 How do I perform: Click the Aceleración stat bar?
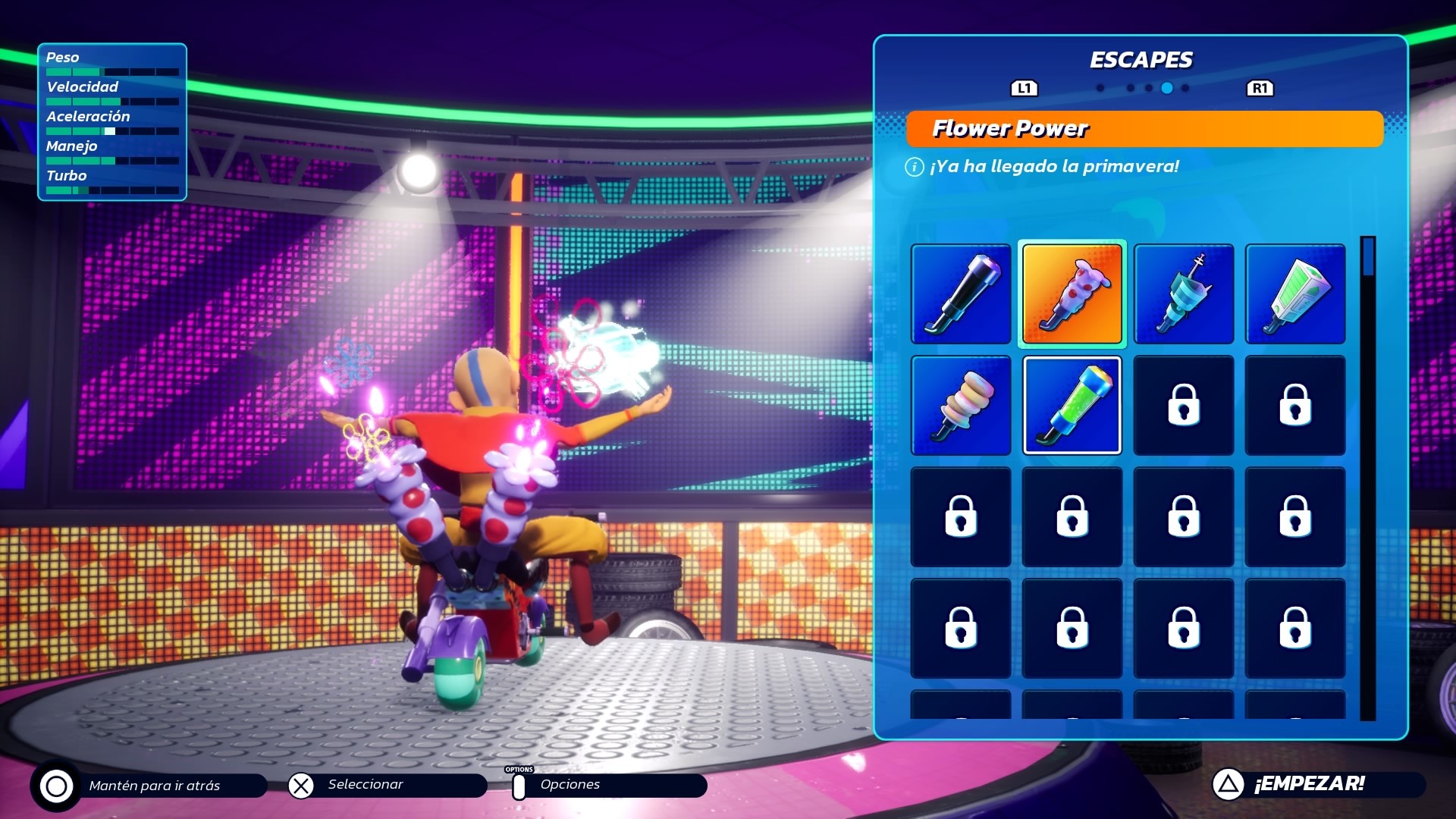click(112, 130)
